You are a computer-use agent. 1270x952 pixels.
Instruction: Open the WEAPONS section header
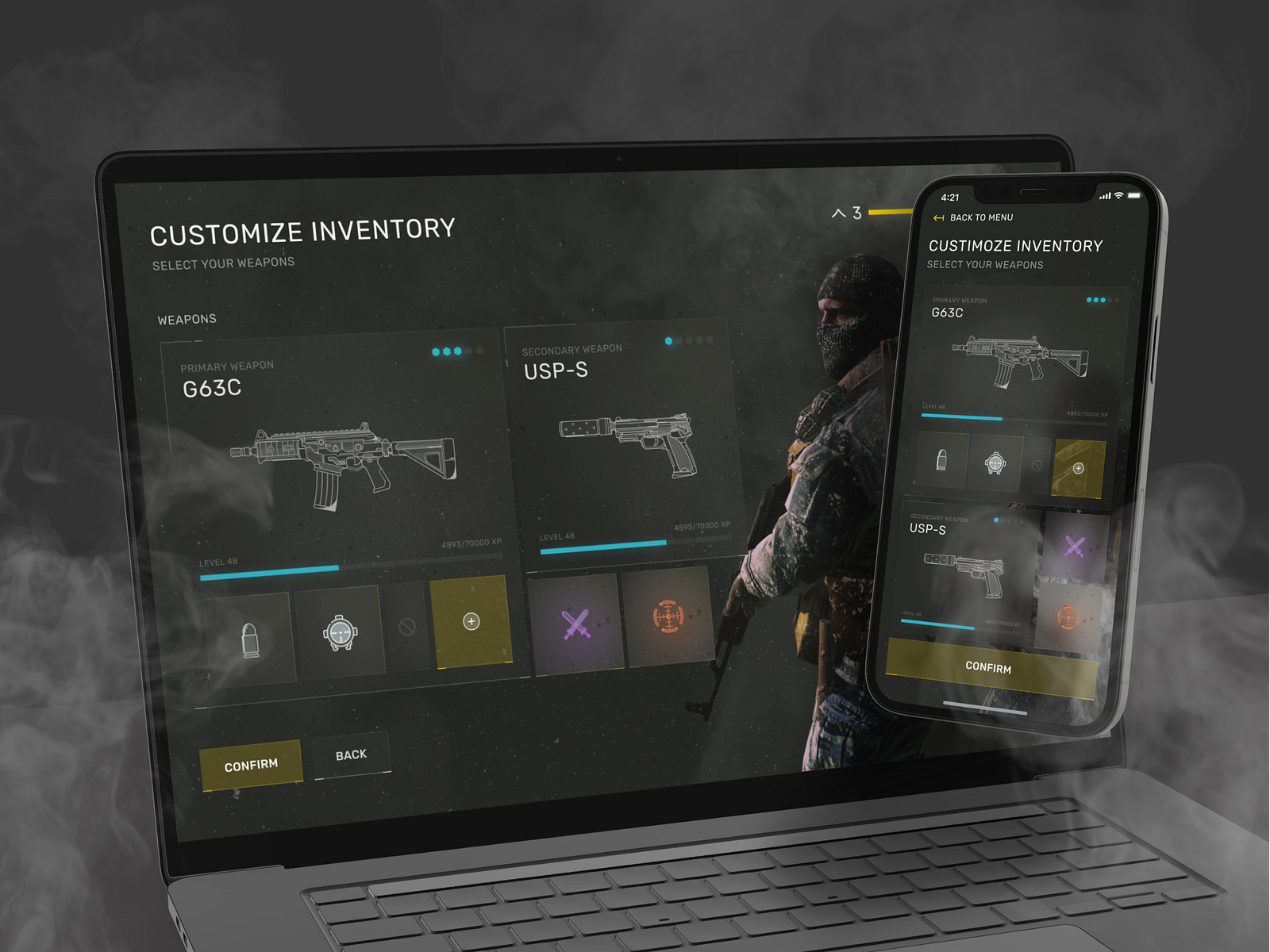[x=187, y=319]
